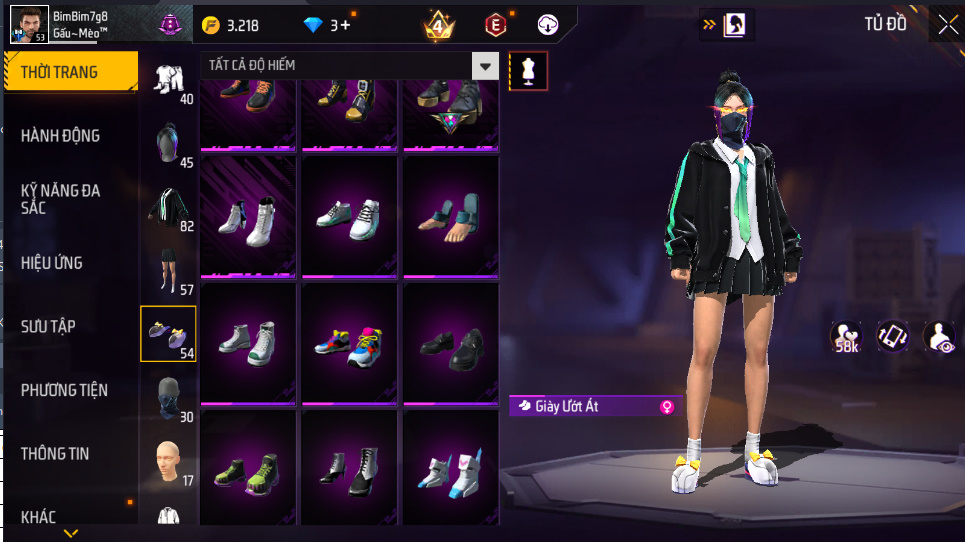Show the THÔNG TIN section
The image size is (965, 542).
point(55,454)
